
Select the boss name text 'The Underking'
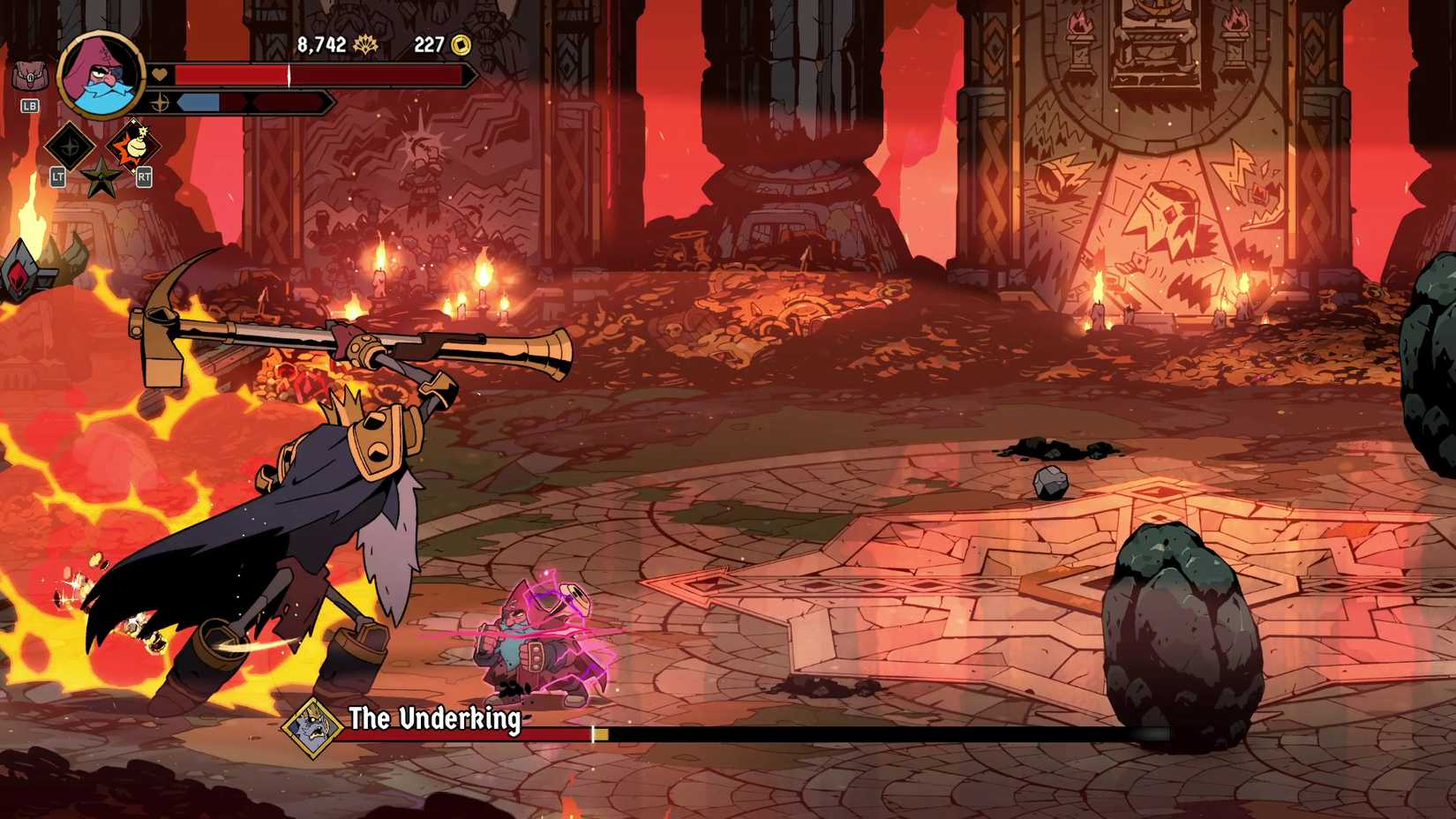pos(434,718)
